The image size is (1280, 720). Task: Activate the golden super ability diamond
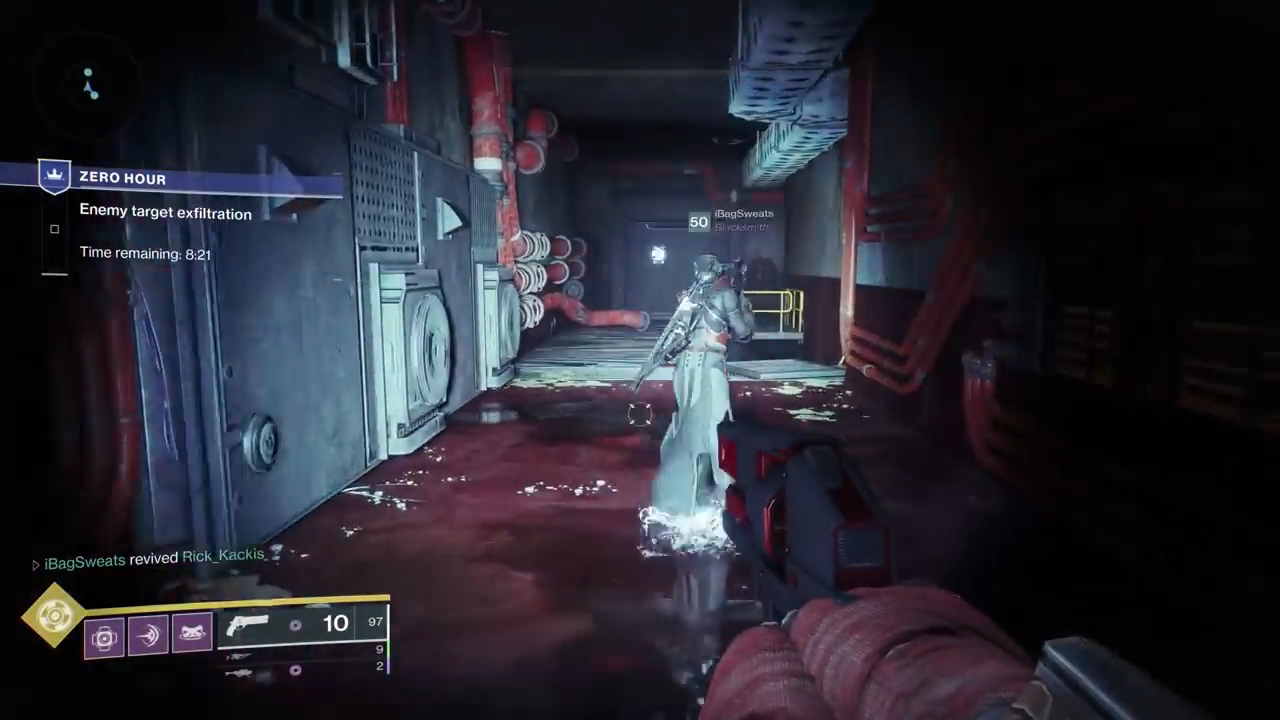coord(55,616)
